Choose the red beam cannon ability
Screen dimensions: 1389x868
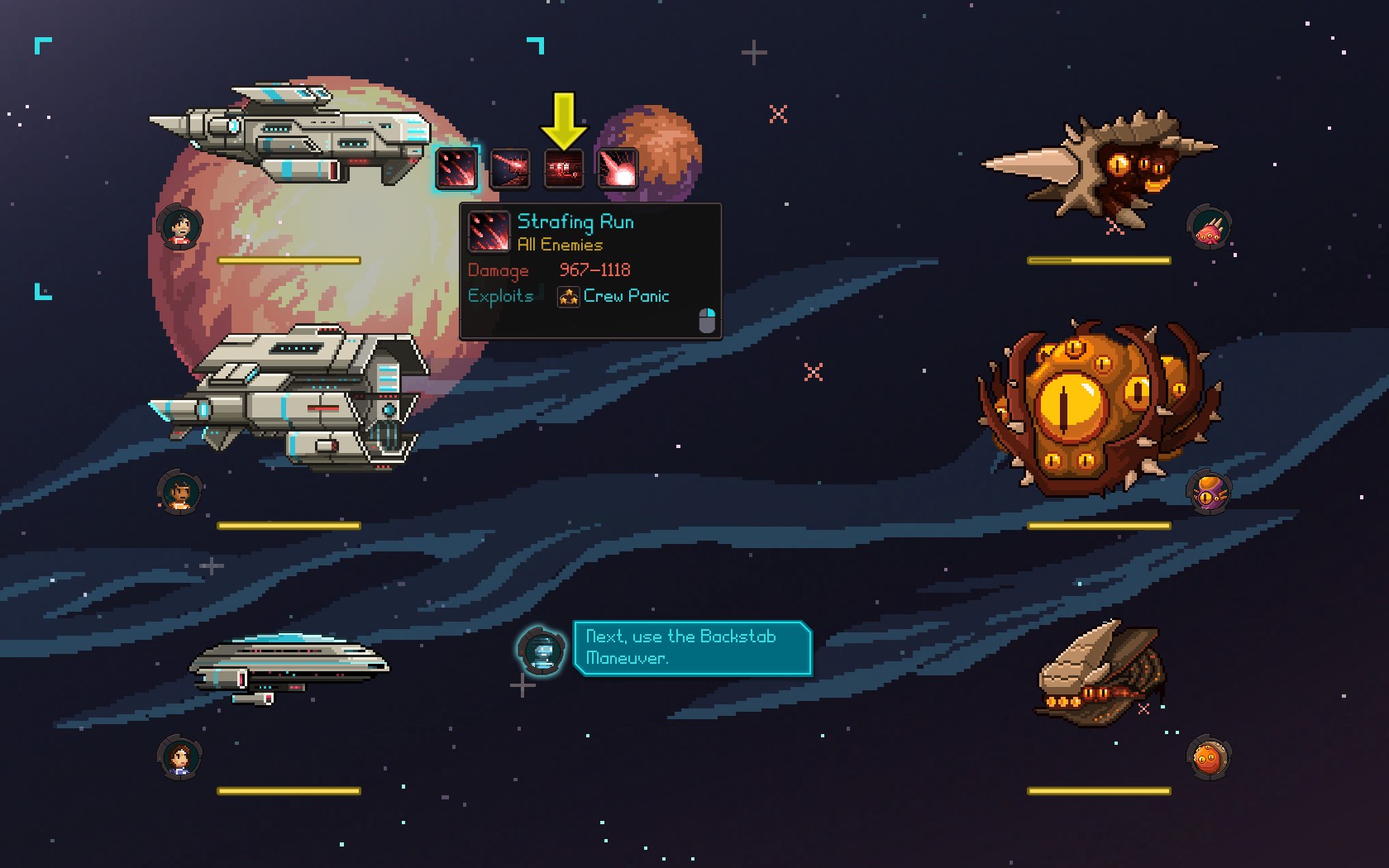(x=509, y=169)
